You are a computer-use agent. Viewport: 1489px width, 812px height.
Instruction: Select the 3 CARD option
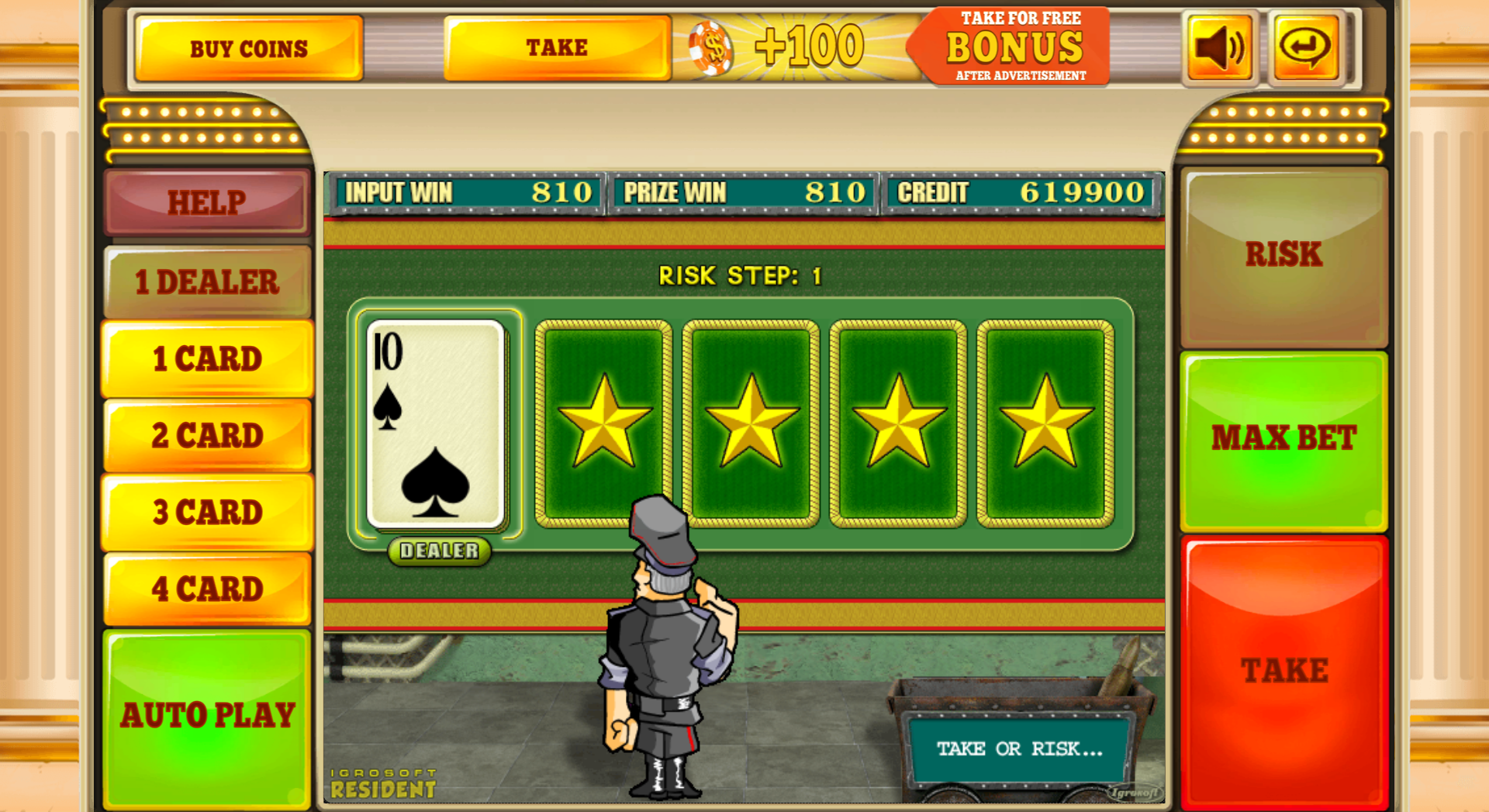[206, 512]
